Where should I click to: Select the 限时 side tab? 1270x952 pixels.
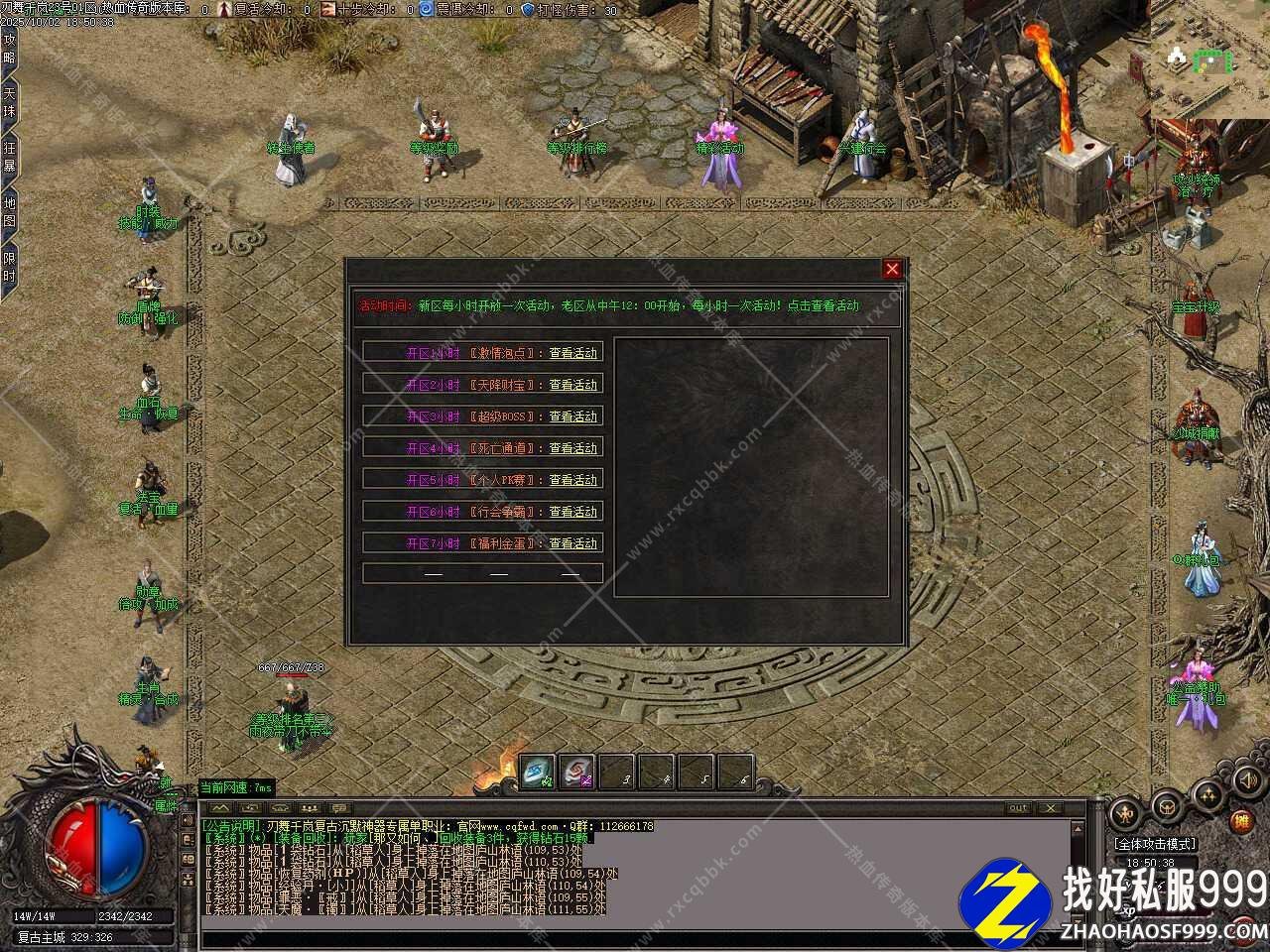(x=9, y=268)
